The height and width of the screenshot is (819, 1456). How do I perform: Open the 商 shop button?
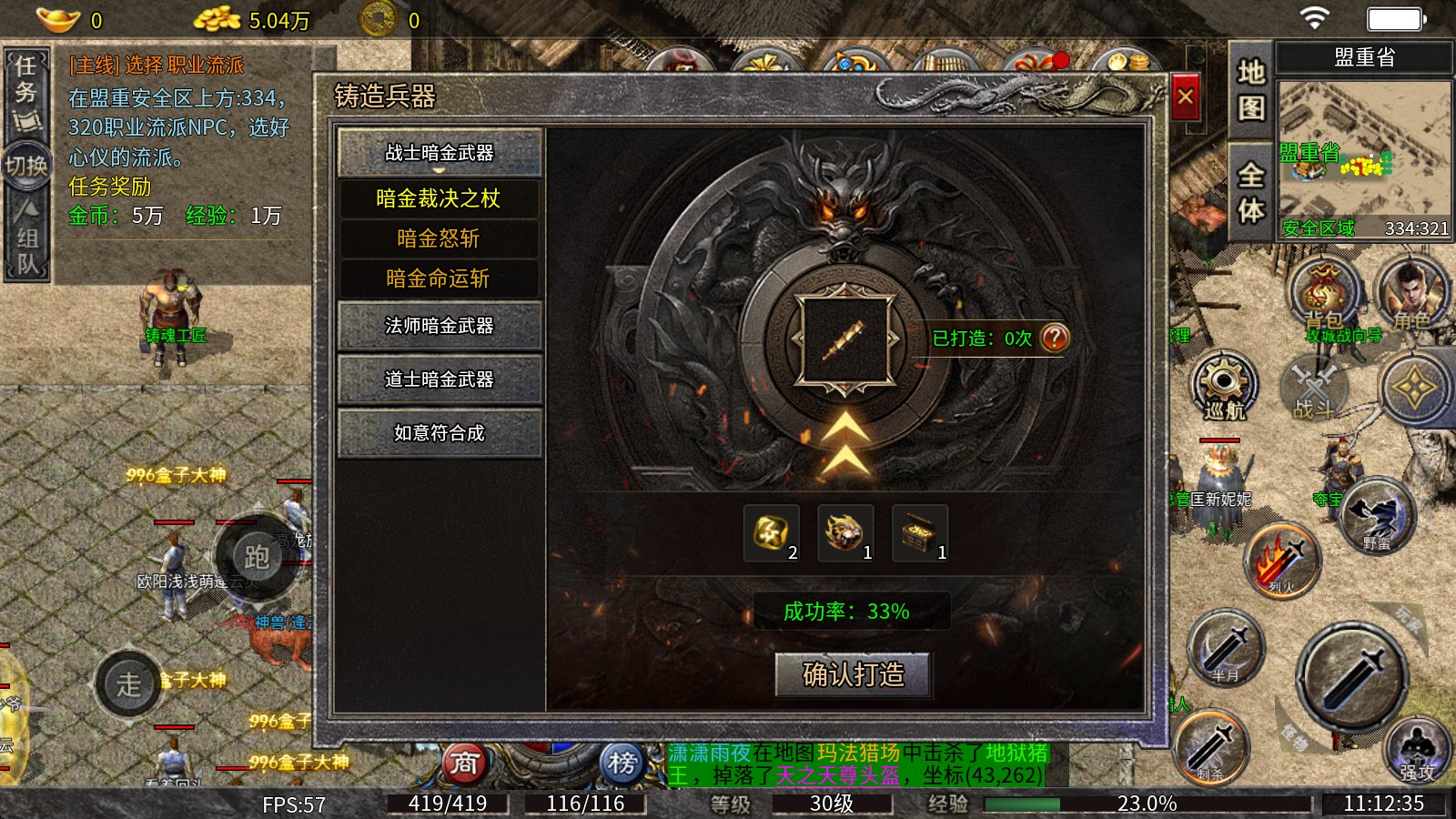464,763
